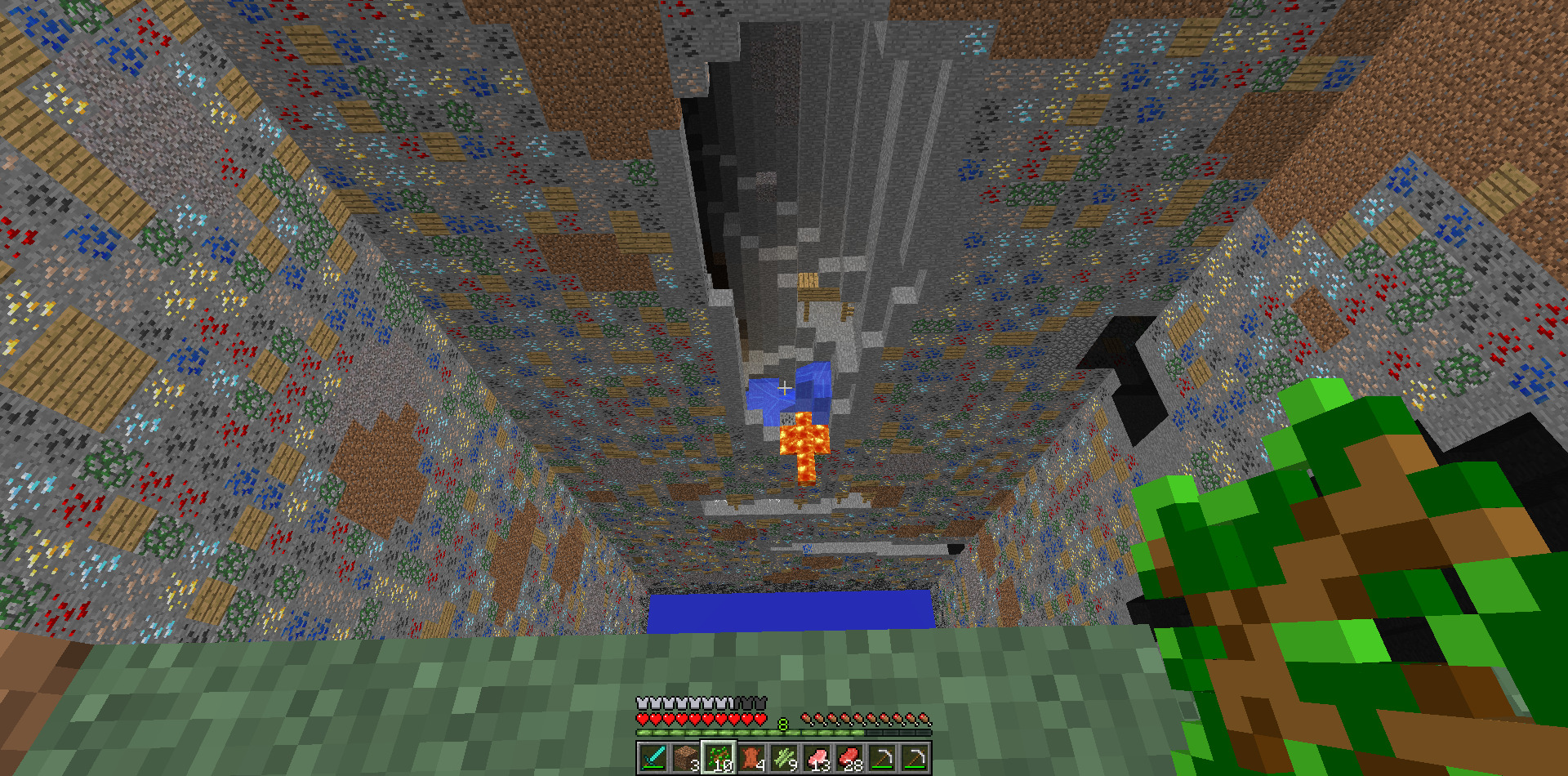
Task: Choose the raw beef stack of 28
Action: pyautogui.click(x=849, y=757)
